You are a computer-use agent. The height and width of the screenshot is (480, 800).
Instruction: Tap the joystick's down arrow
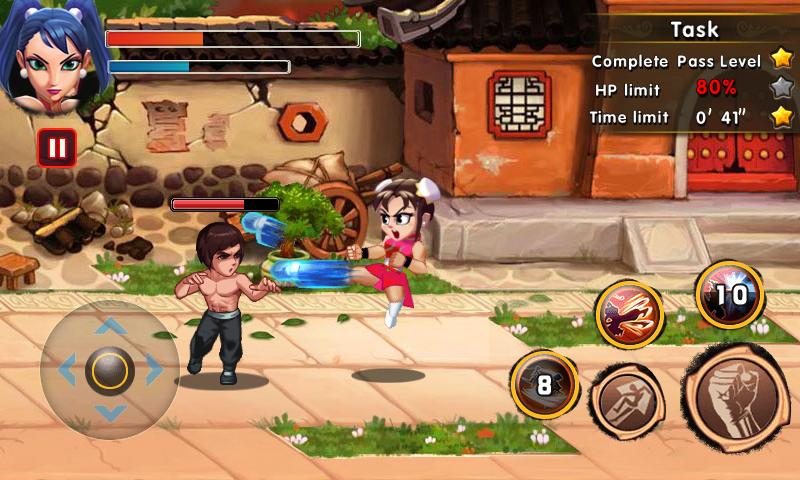110,413
